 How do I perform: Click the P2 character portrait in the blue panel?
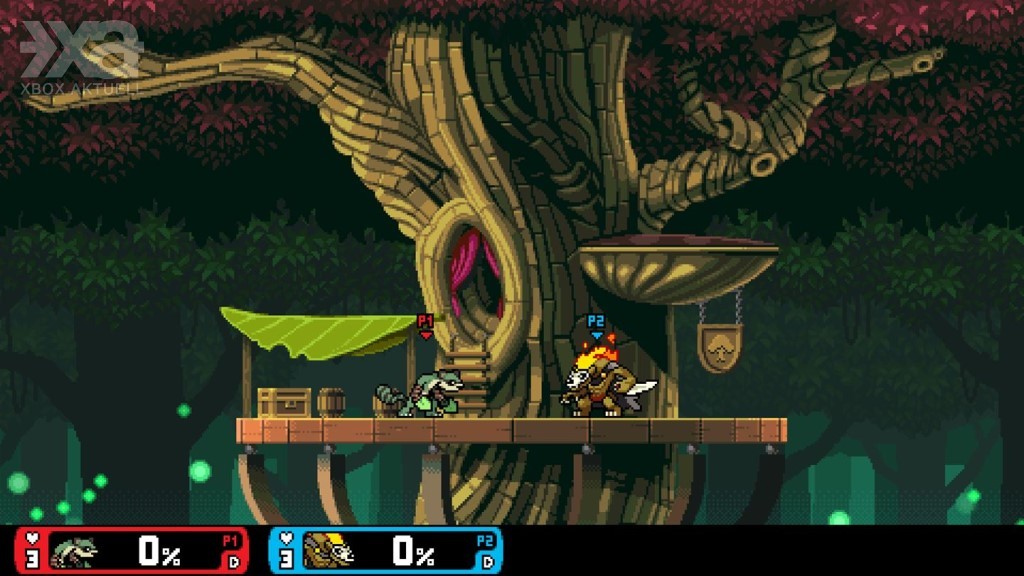[328, 551]
